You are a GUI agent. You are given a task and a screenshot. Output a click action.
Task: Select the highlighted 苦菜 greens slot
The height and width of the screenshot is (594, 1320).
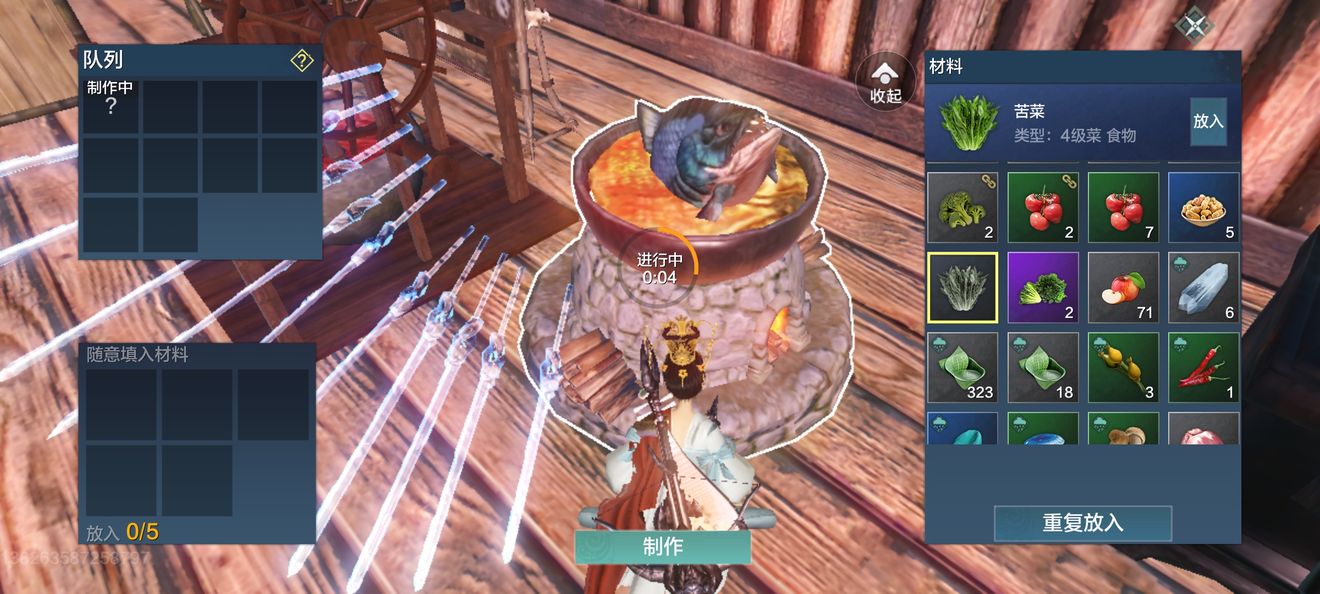point(962,287)
